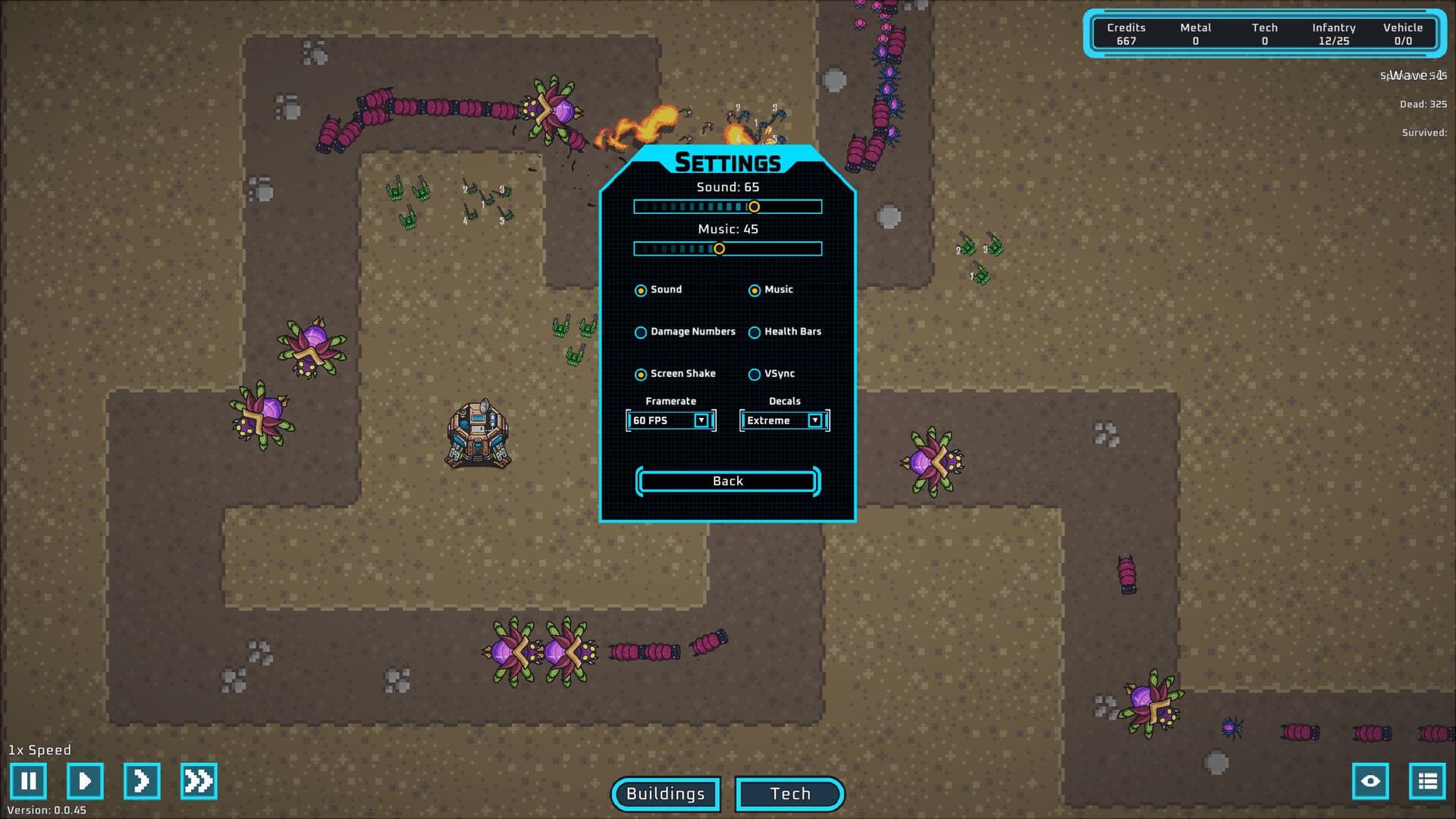Enable VSync
Image resolution: width=1456 pixels, height=819 pixels.
pyautogui.click(x=754, y=374)
